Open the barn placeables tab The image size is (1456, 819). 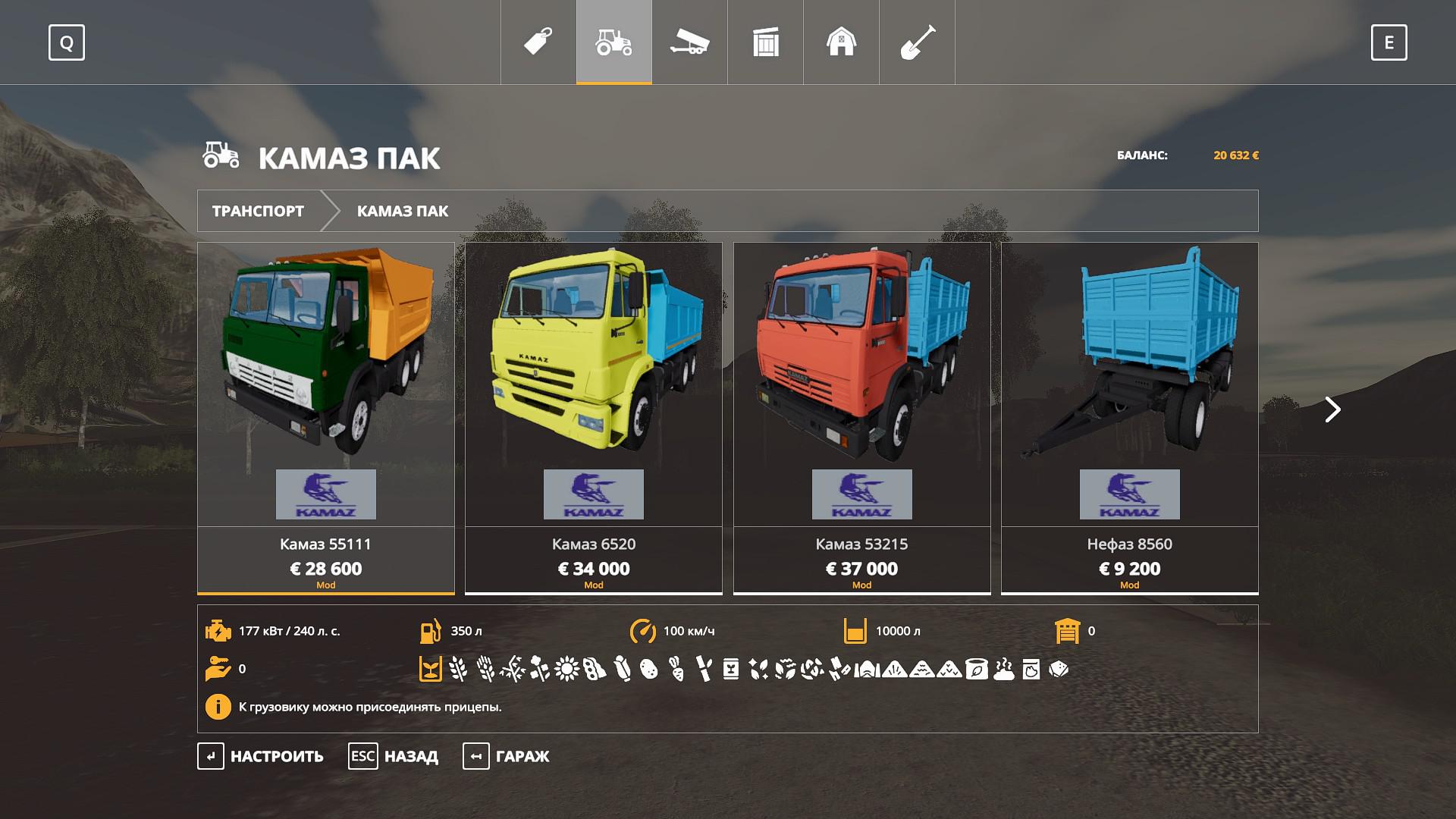click(x=841, y=42)
